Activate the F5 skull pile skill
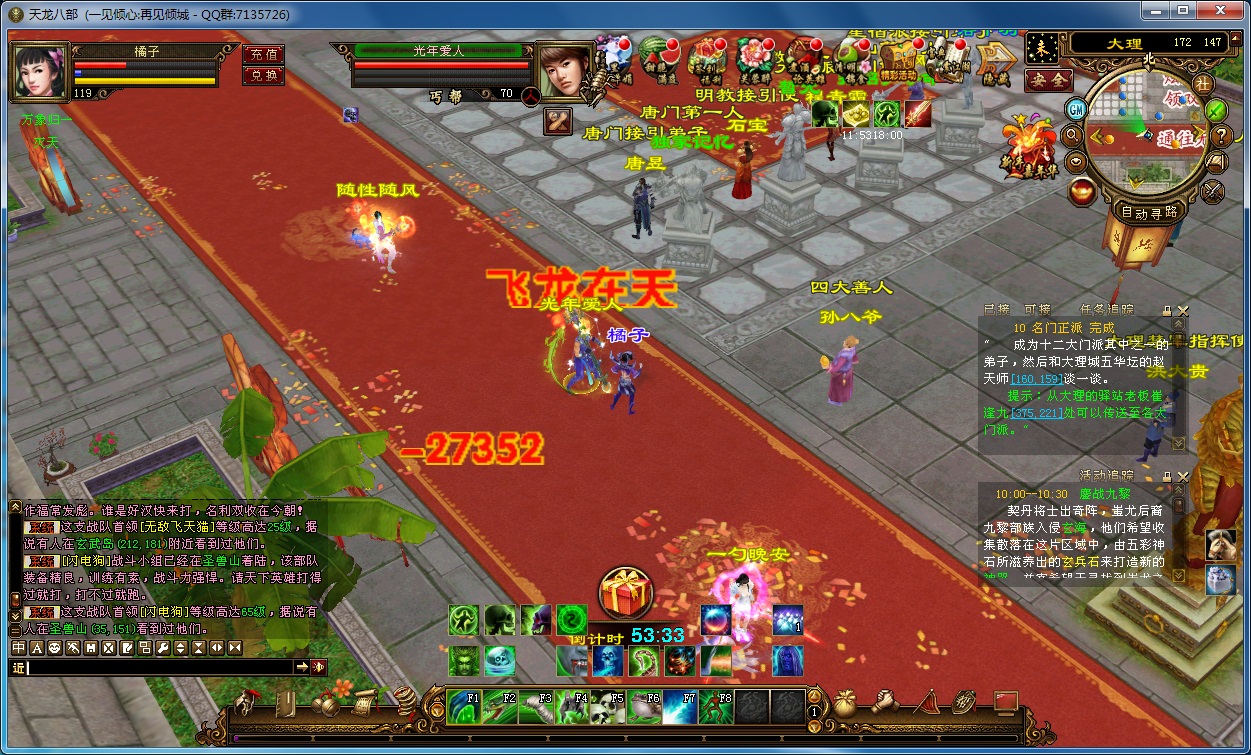The height and width of the screenshot is (755, 1251). pos(608,705)
